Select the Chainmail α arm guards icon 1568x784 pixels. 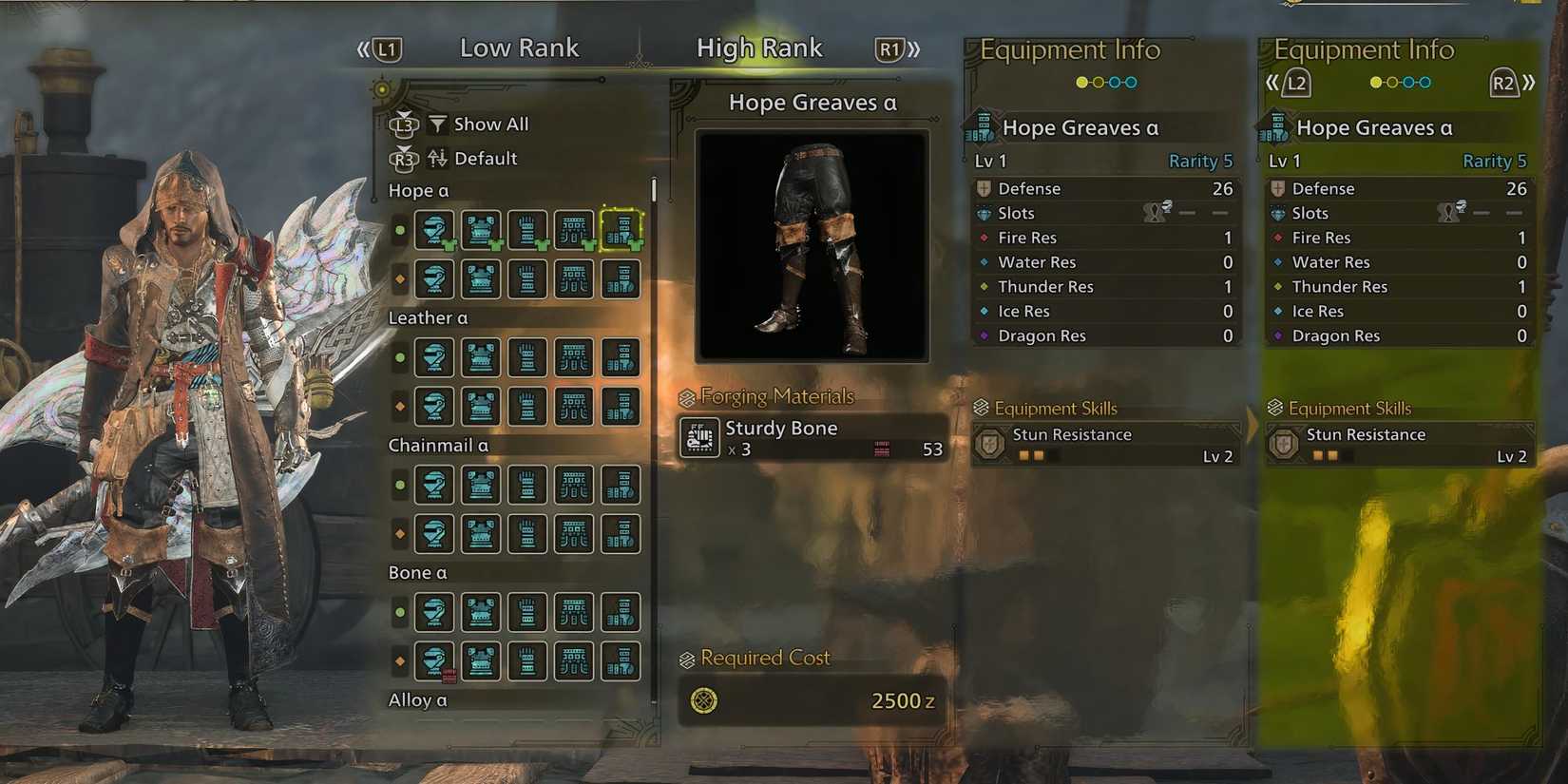tap(527, 485)
